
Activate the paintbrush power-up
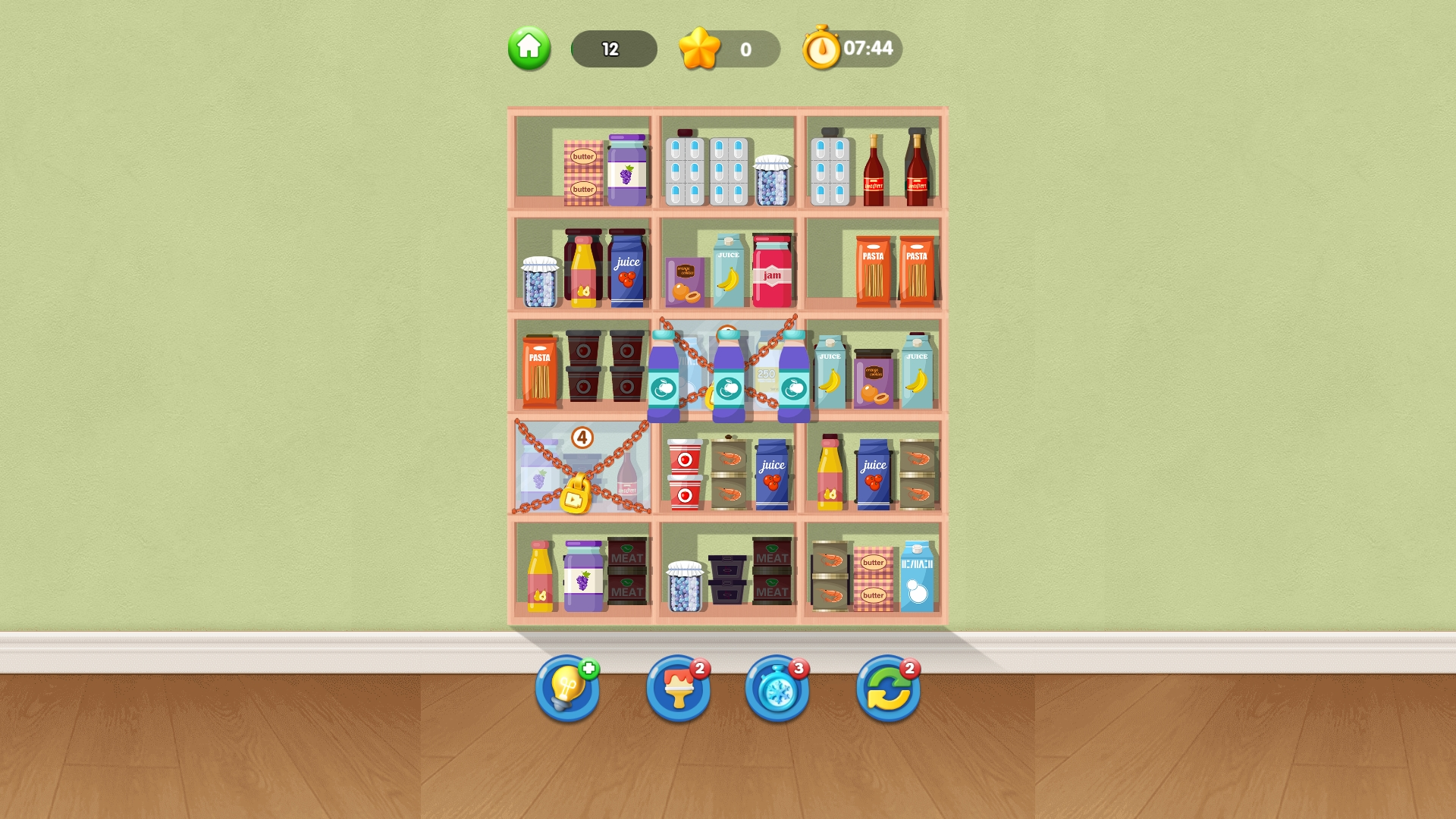[679, 691]
